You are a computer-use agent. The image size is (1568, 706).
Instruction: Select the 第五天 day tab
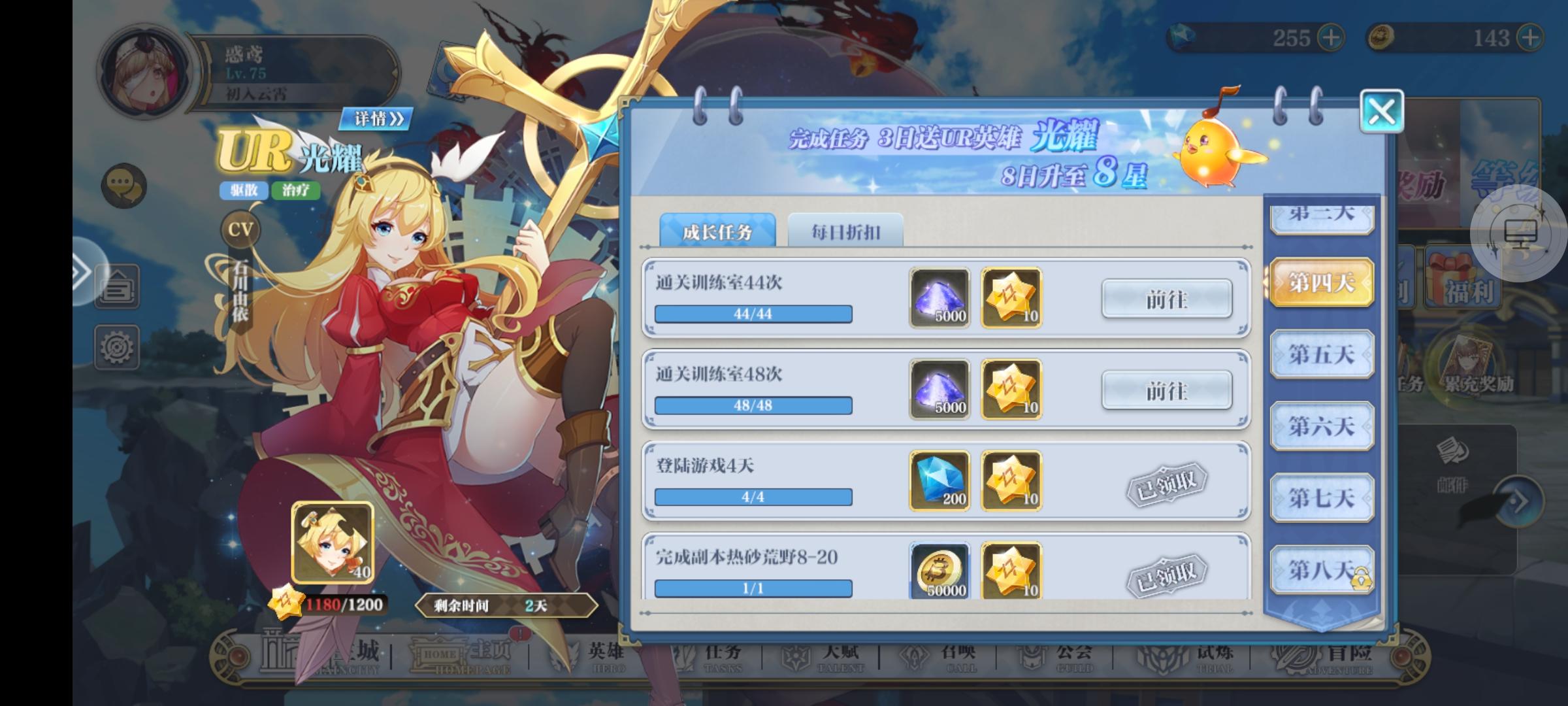coord(1320,353)
